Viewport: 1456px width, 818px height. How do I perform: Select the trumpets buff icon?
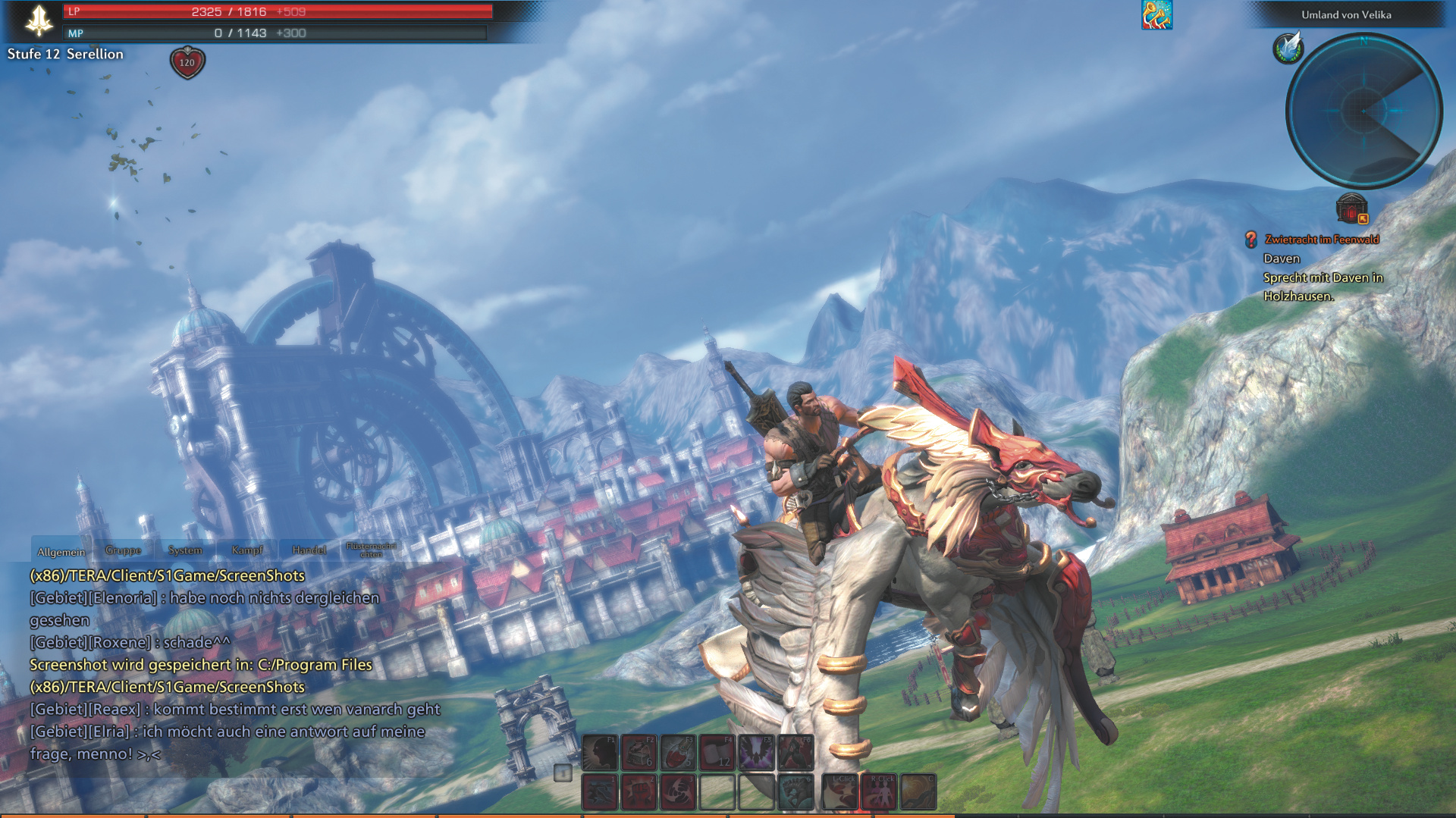[1156, 14]
